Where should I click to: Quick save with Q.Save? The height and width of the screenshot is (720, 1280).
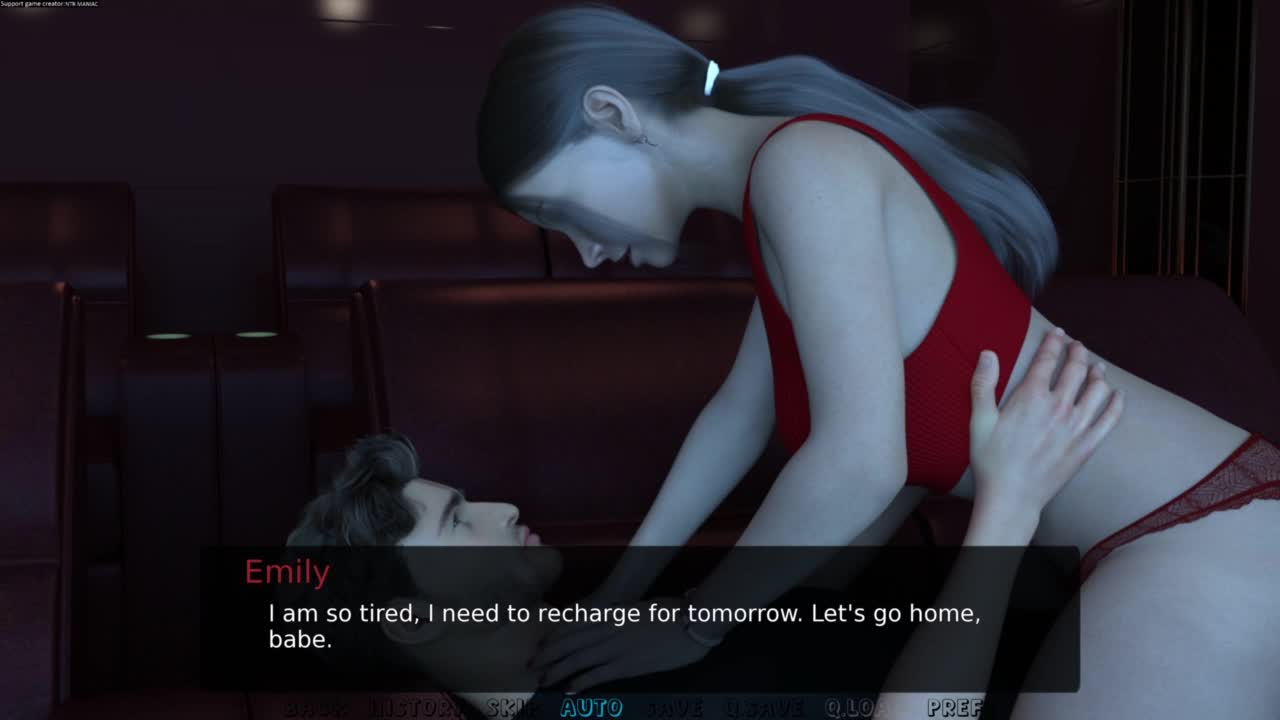pos(763,708)
